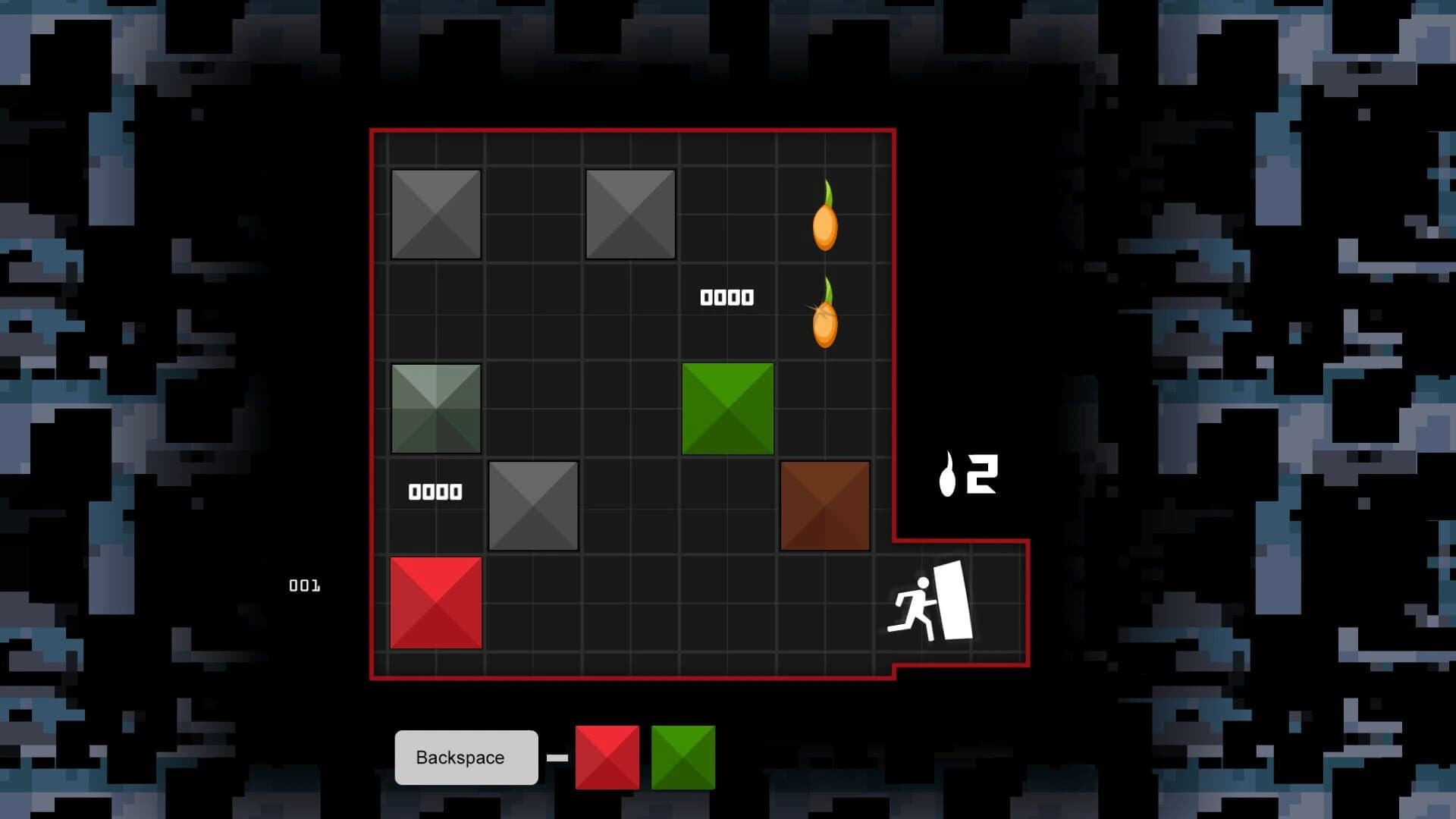Activate the red pyramid block on the grid
Image resolution: width=1456 pixels, height=819 pixels.
[436, 603]
